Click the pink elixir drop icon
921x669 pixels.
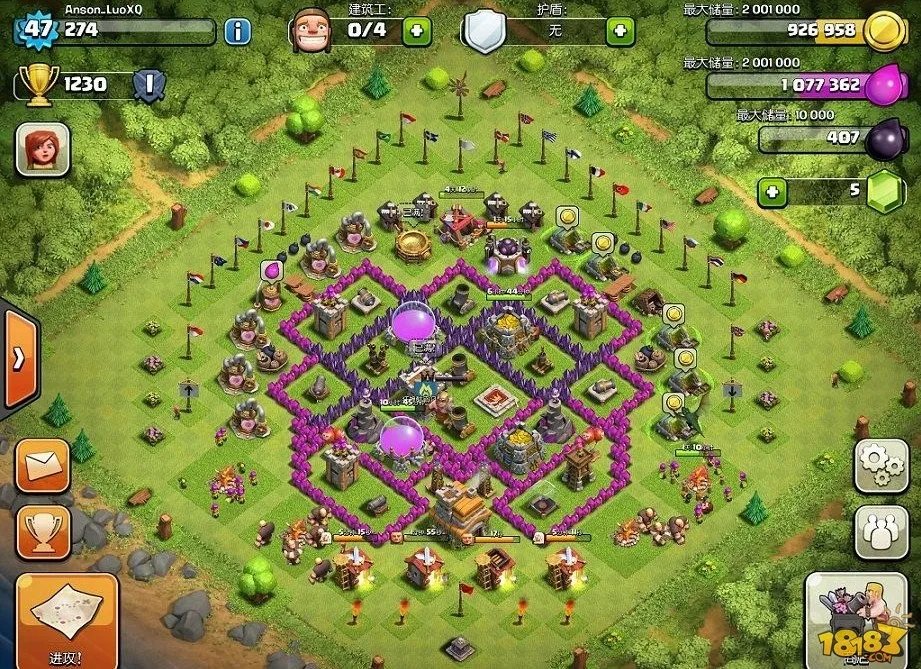point(883,84)
